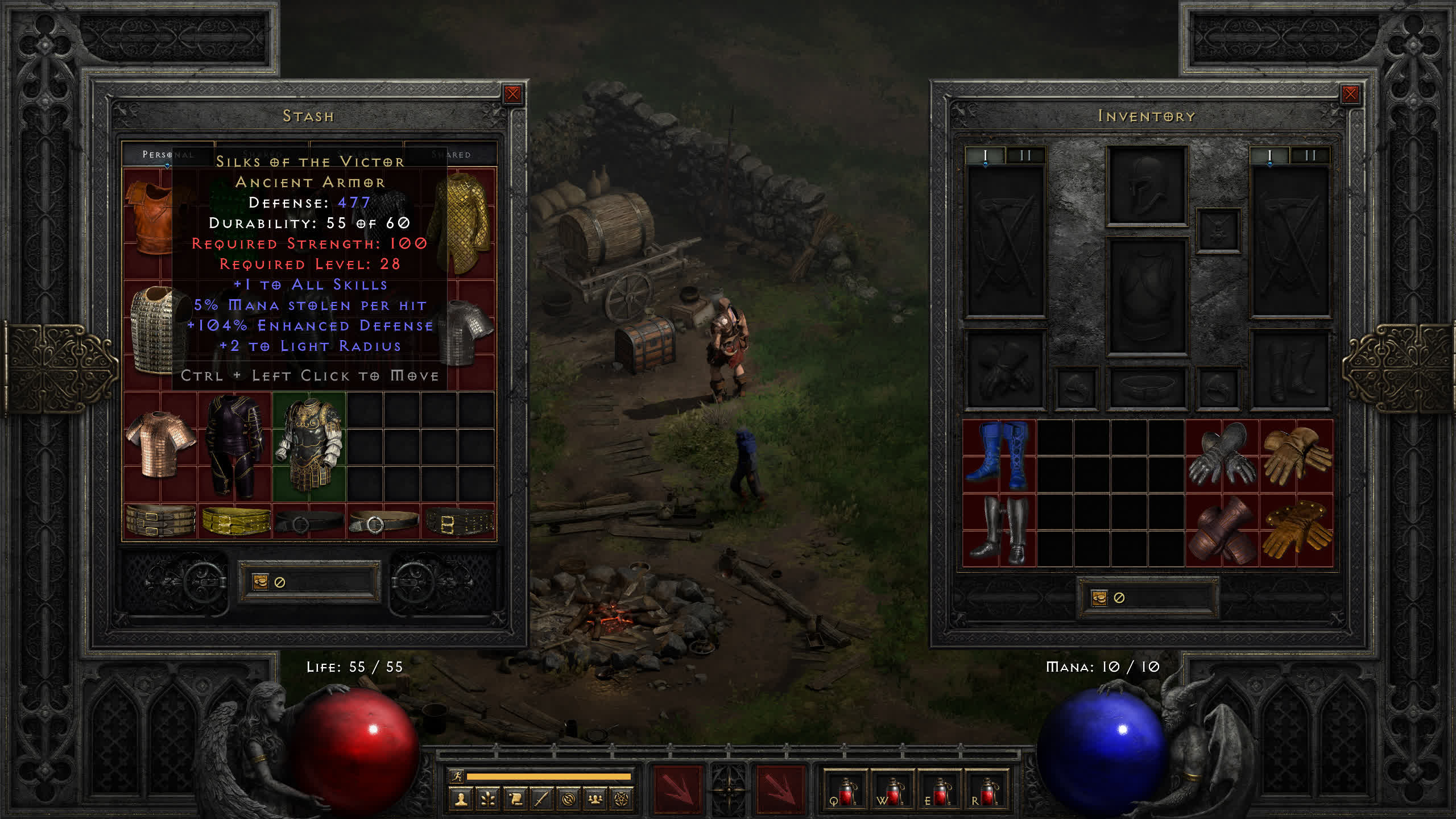The image size is (1456, 819).
Task: Click the inventory gold drop button
Action: [1099, 598]
